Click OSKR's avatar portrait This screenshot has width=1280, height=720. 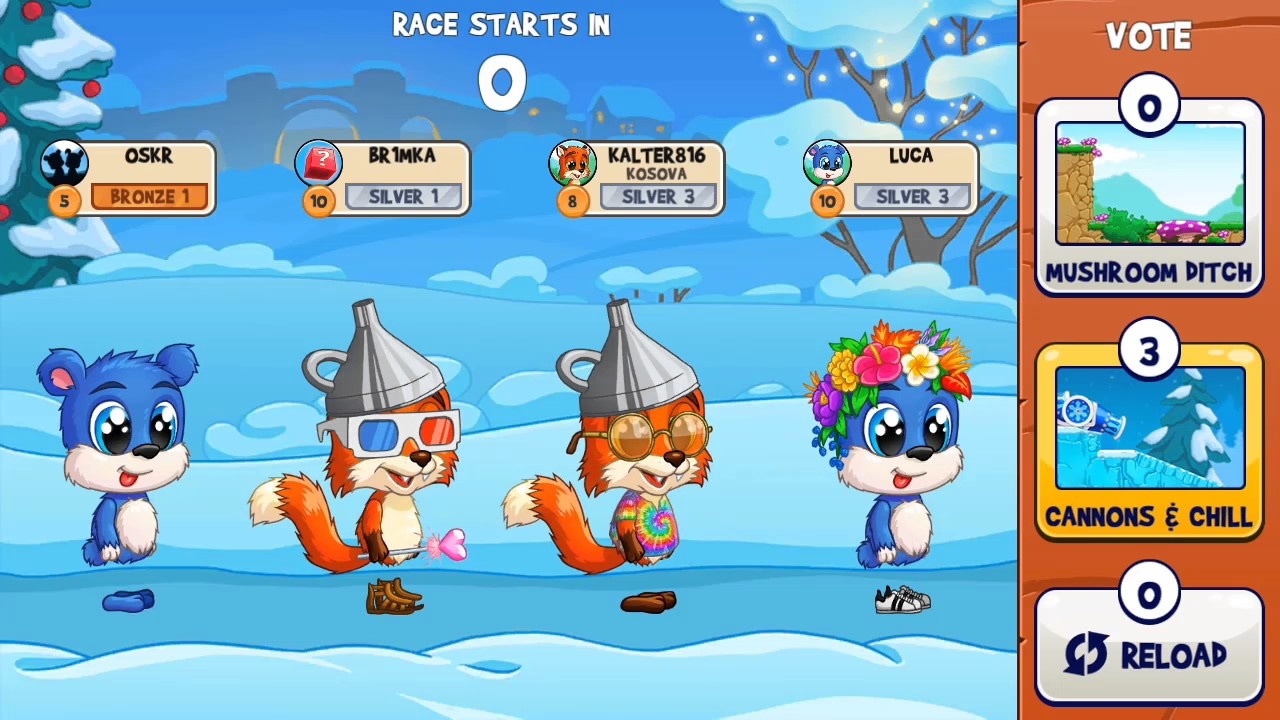pyautogui.click(x=64, y=163)
